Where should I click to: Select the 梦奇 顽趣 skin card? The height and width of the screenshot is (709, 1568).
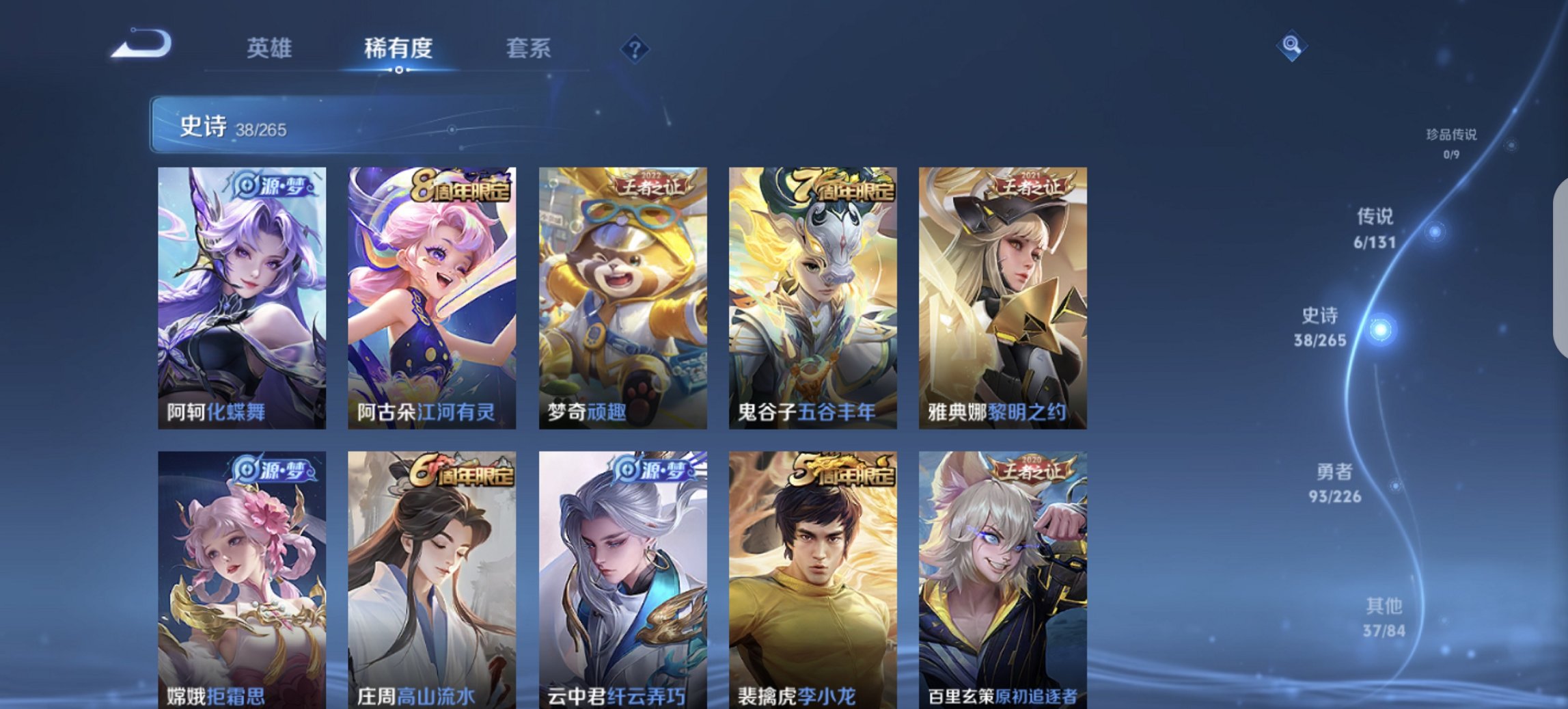[x=622, y=294]
